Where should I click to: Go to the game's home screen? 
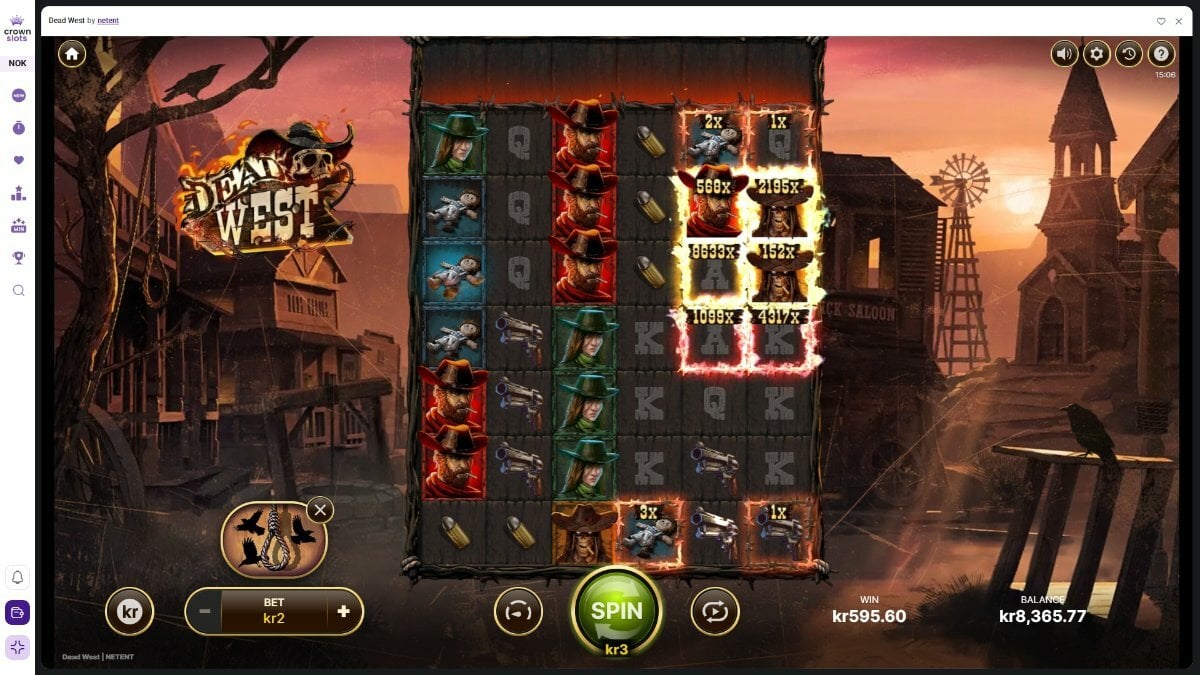point(72,54)
